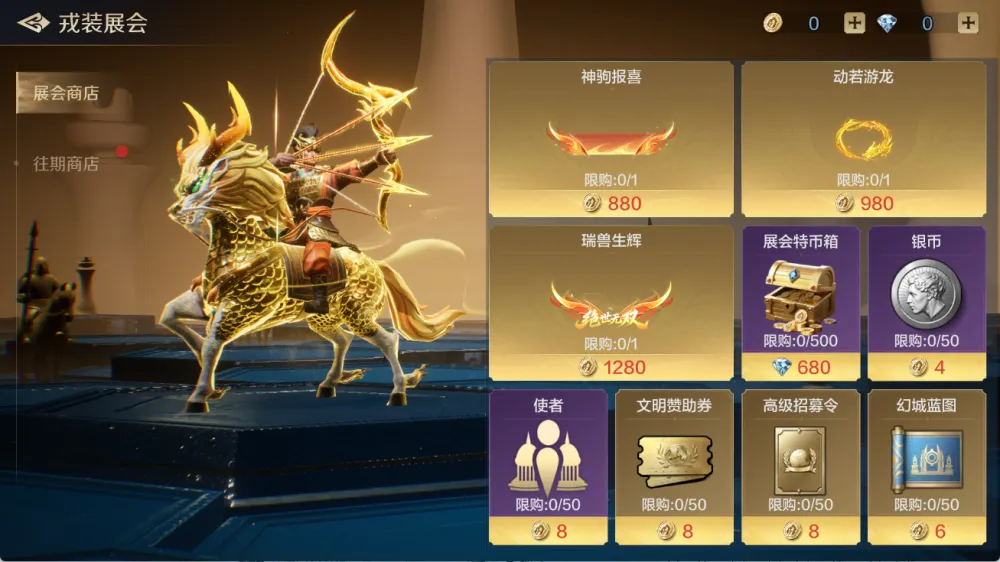Choose the 高级招募令 item
The width and height of the screenshot is (1000, 562).
(x=799, y=467)
